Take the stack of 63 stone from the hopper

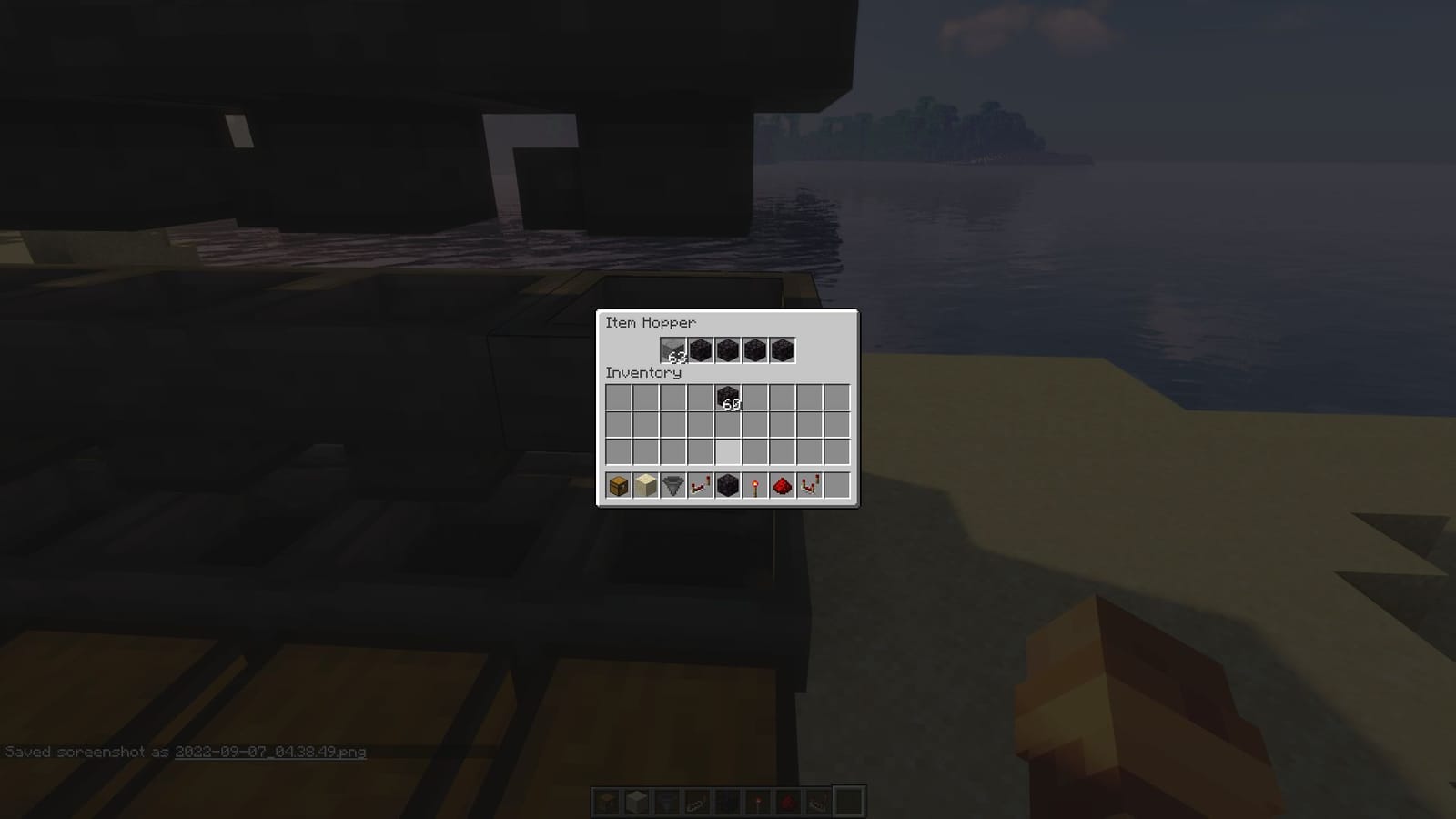click(x=673, y=351)
